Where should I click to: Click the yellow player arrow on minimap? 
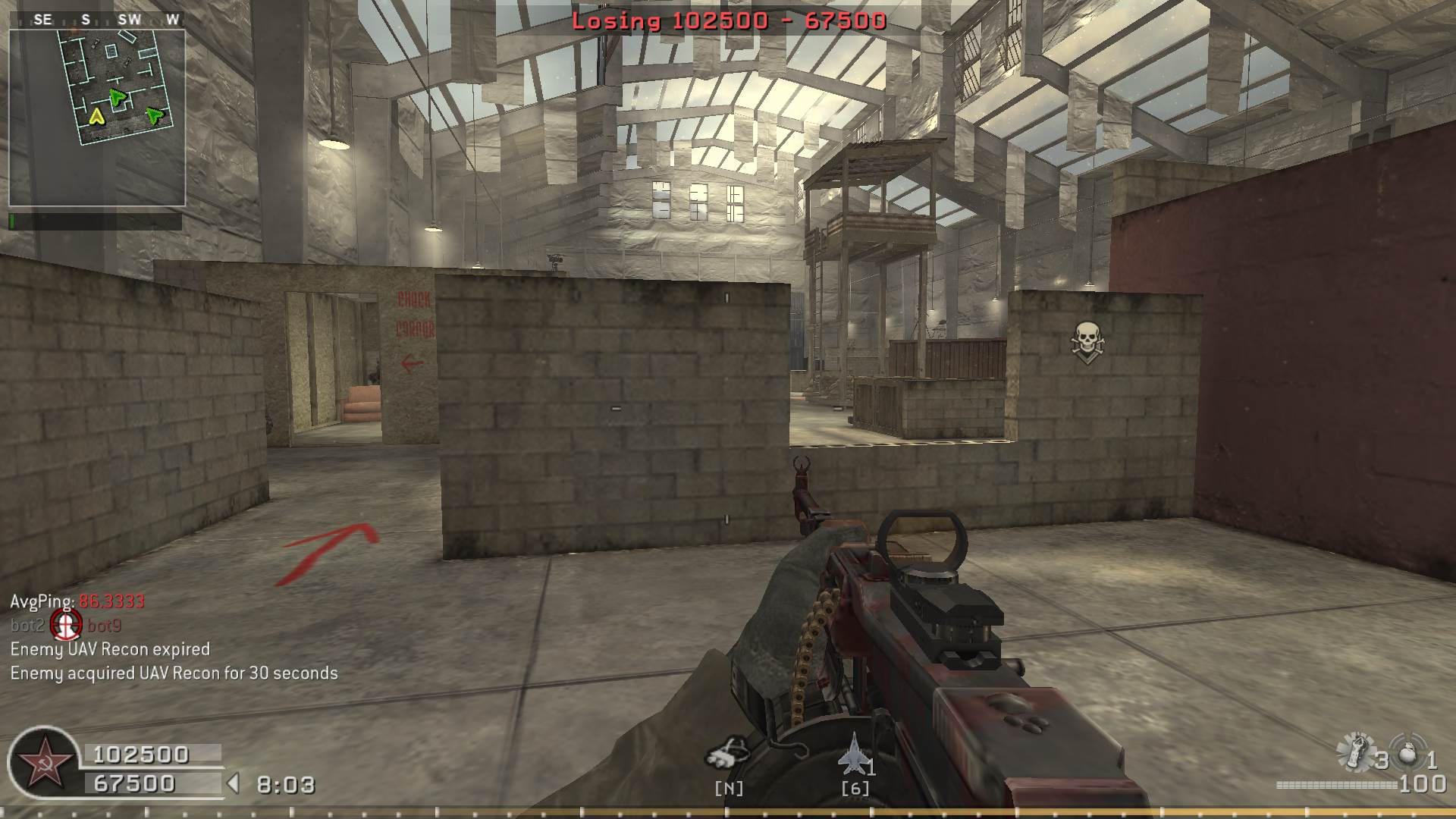point(96,117)
